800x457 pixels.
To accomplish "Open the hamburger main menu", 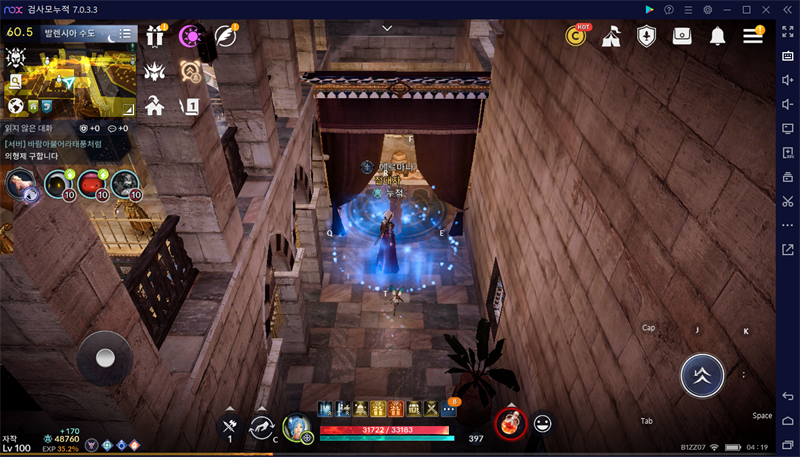I will click(752, 36).
